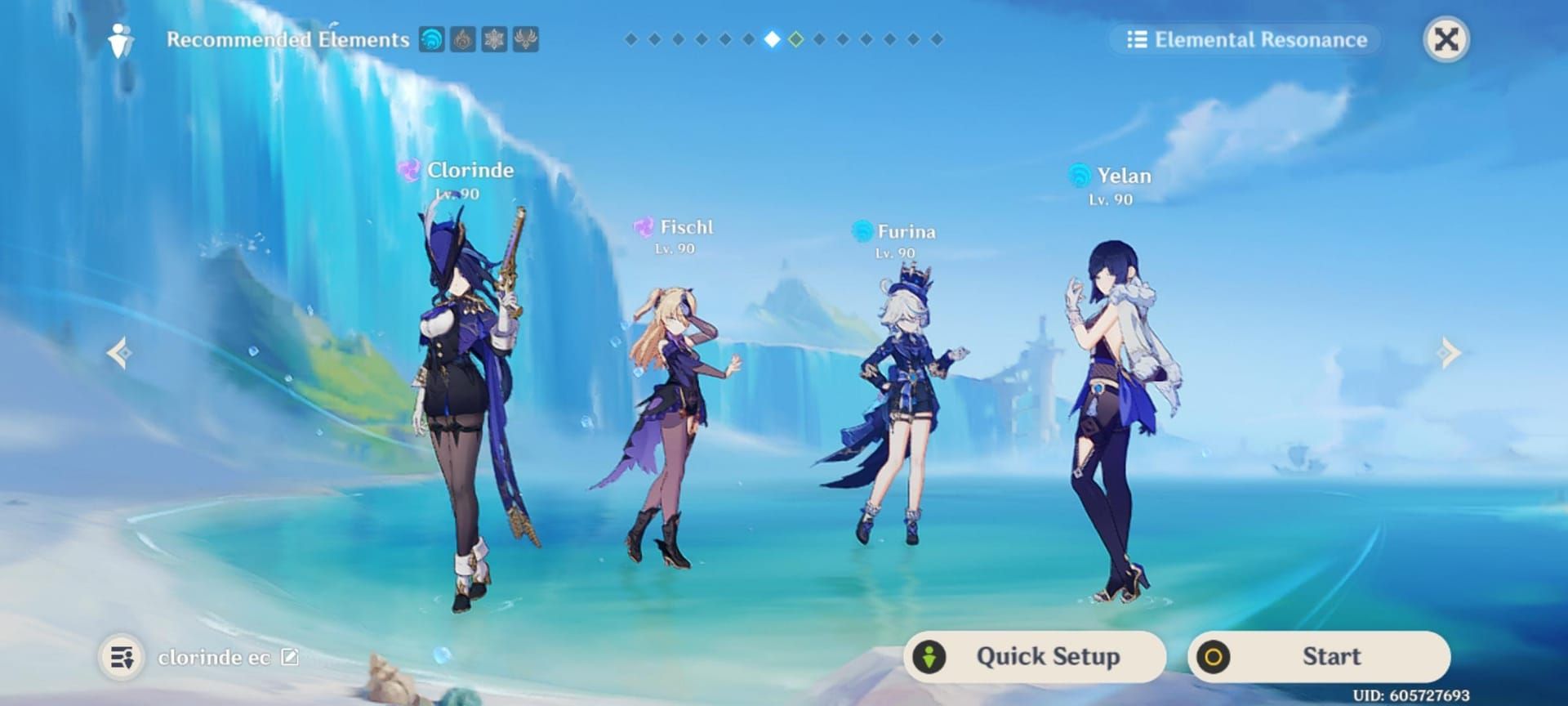Click the Electro icon beside Fischl's name
Image resolution: width=1568 pixels, height=706 pixels.
coord(644,226)
